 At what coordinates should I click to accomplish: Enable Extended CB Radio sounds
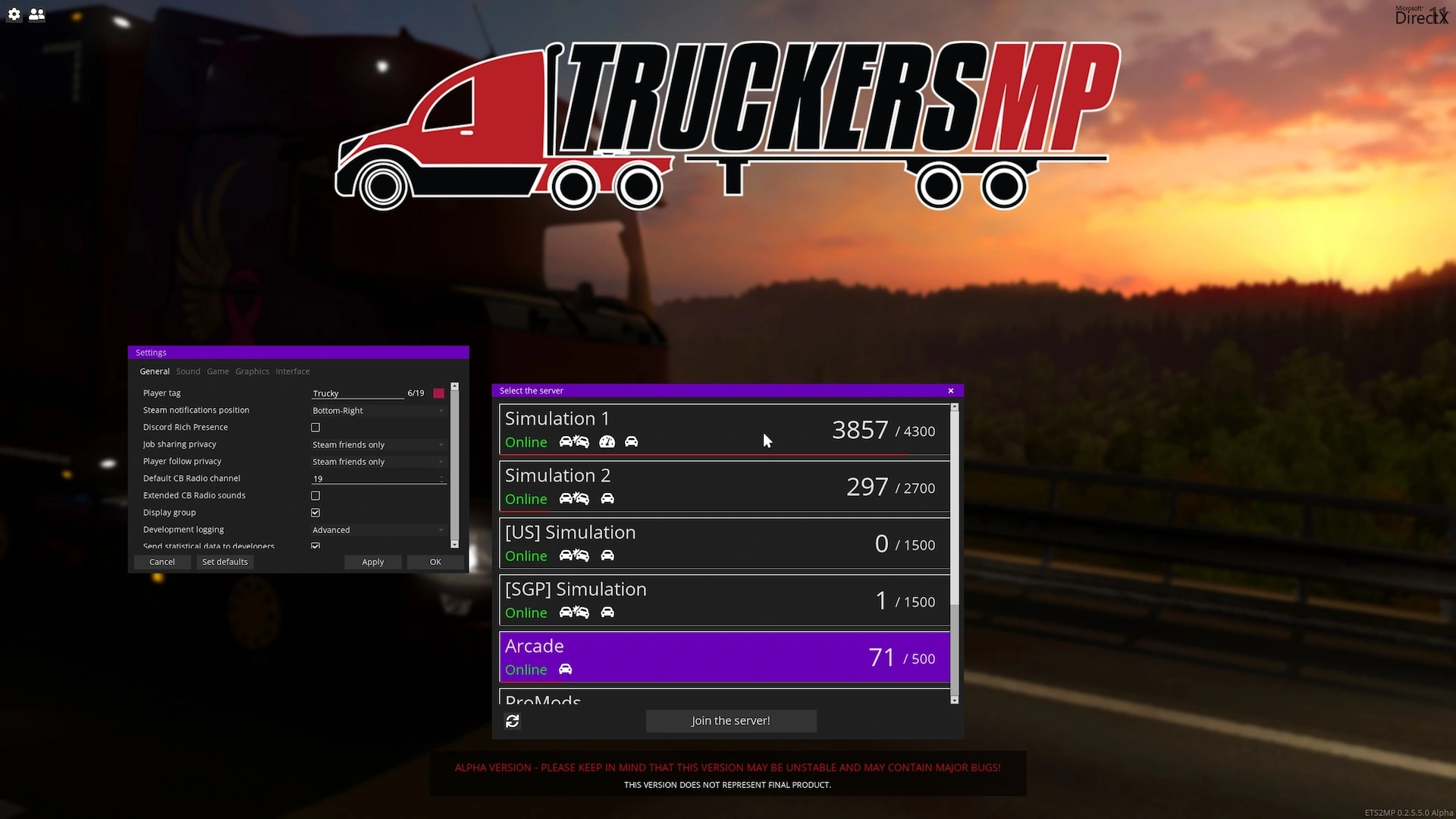(315, 496)
